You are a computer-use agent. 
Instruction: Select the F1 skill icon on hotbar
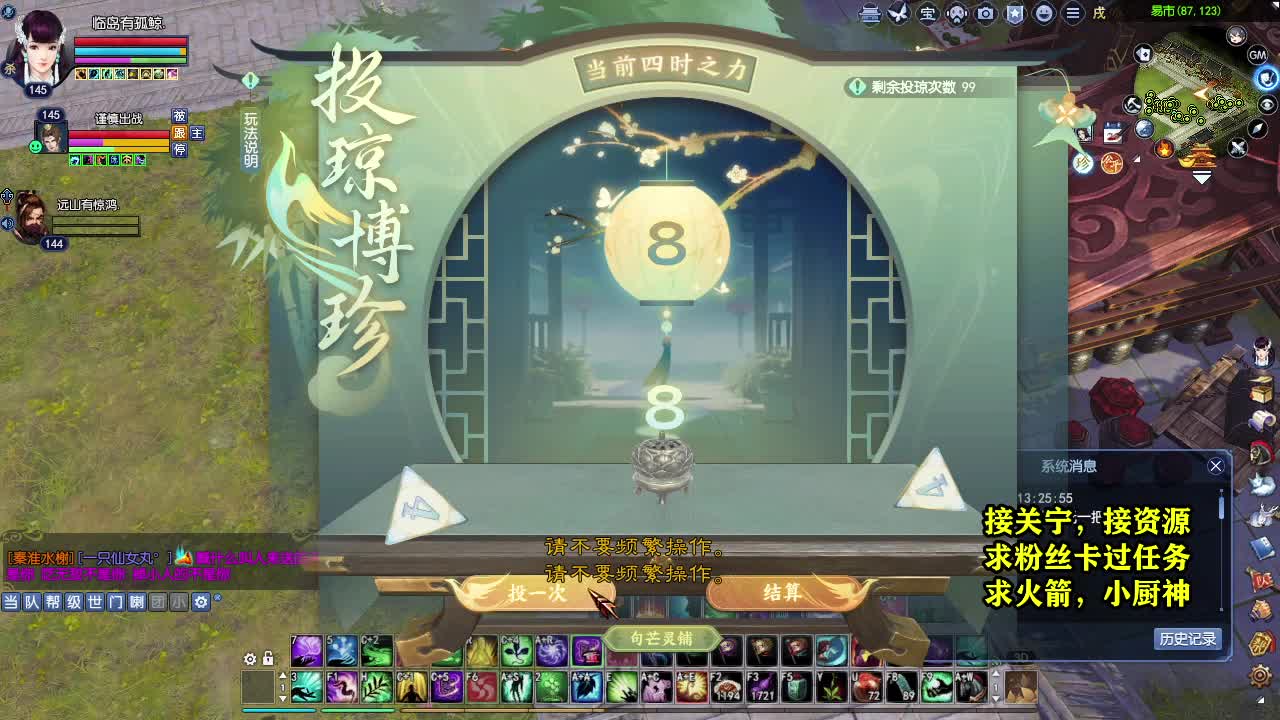click(340, 686)
